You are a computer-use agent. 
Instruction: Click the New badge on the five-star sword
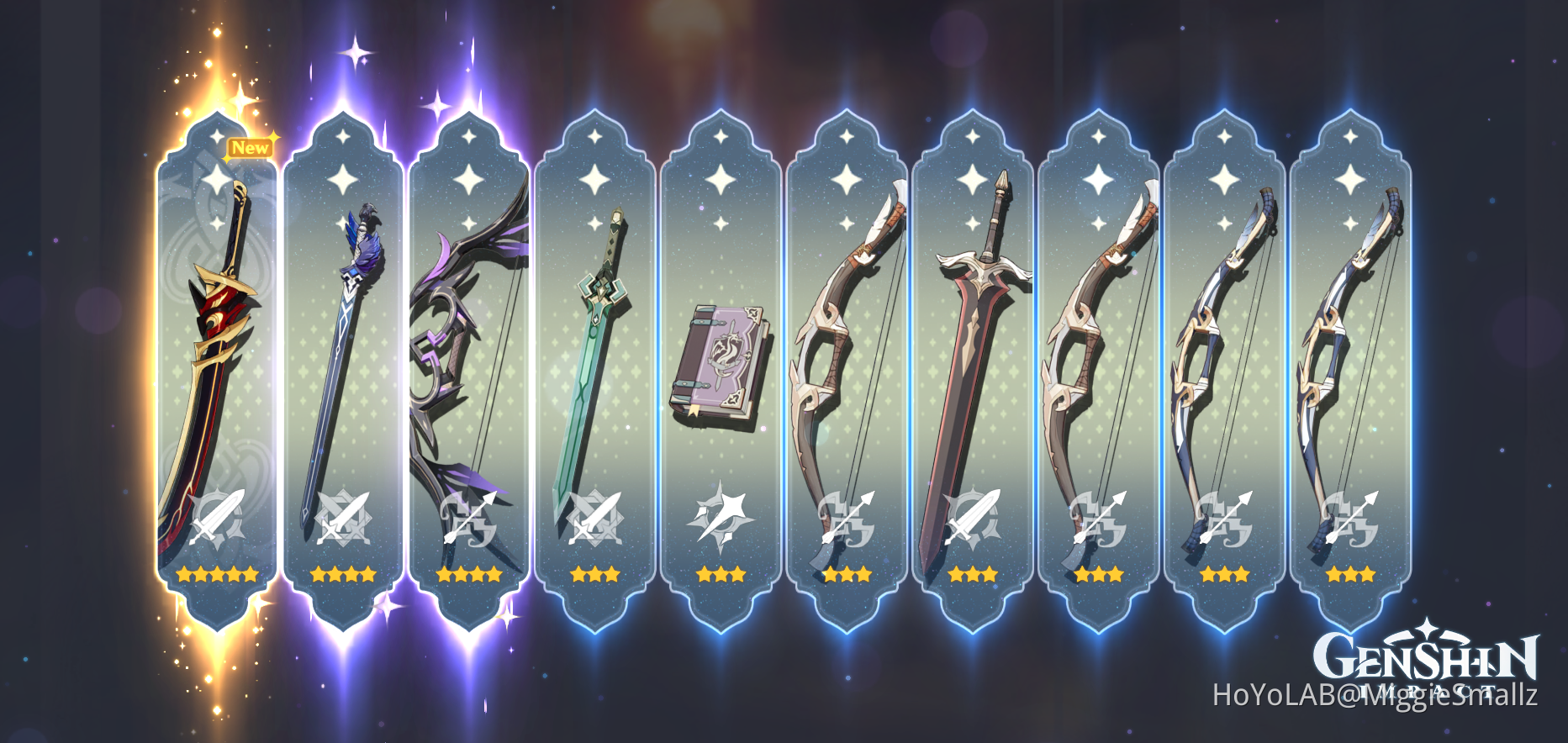pos(251,146)
